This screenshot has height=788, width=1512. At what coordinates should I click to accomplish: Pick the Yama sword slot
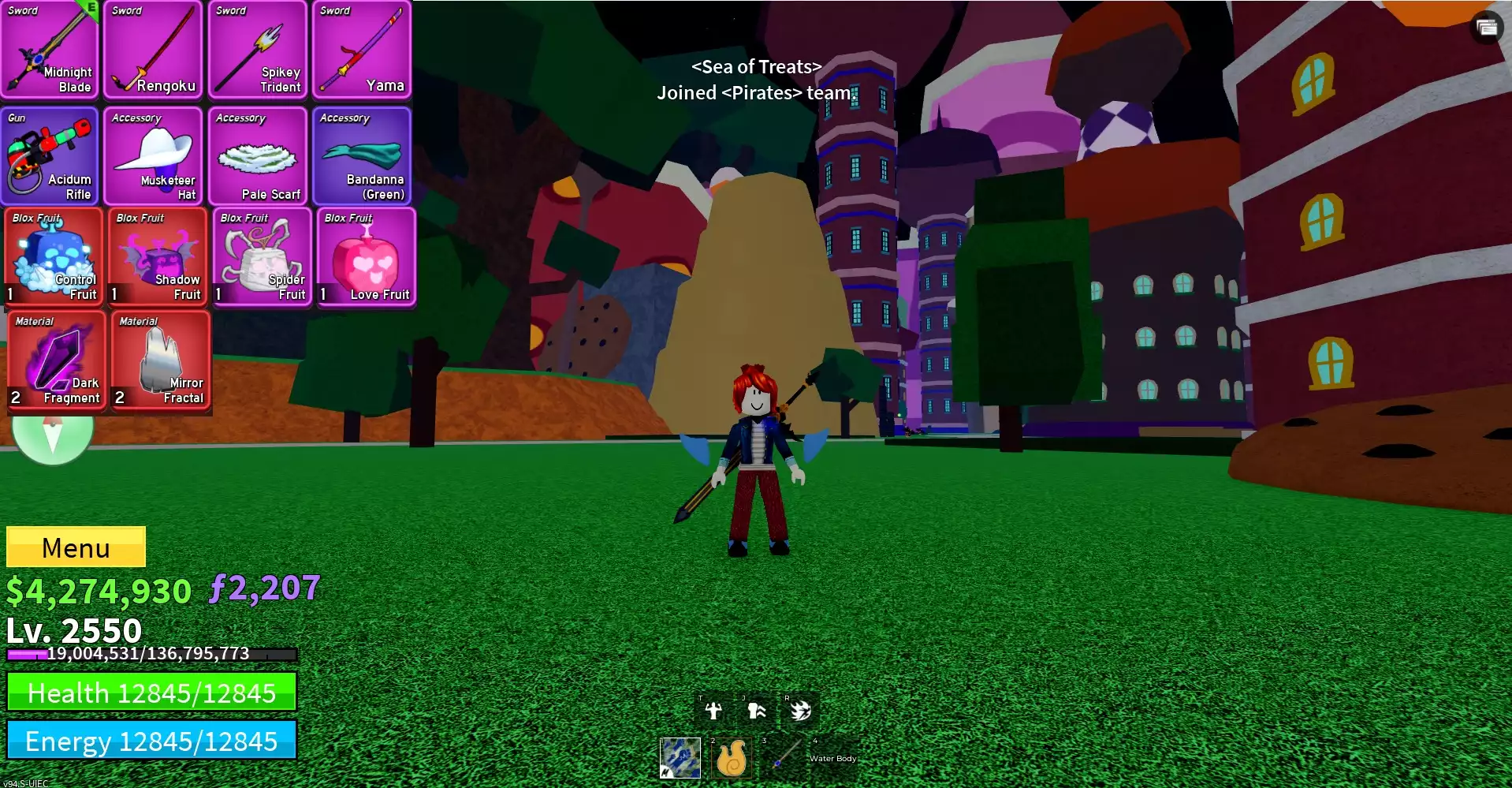[x=362, y=50]
